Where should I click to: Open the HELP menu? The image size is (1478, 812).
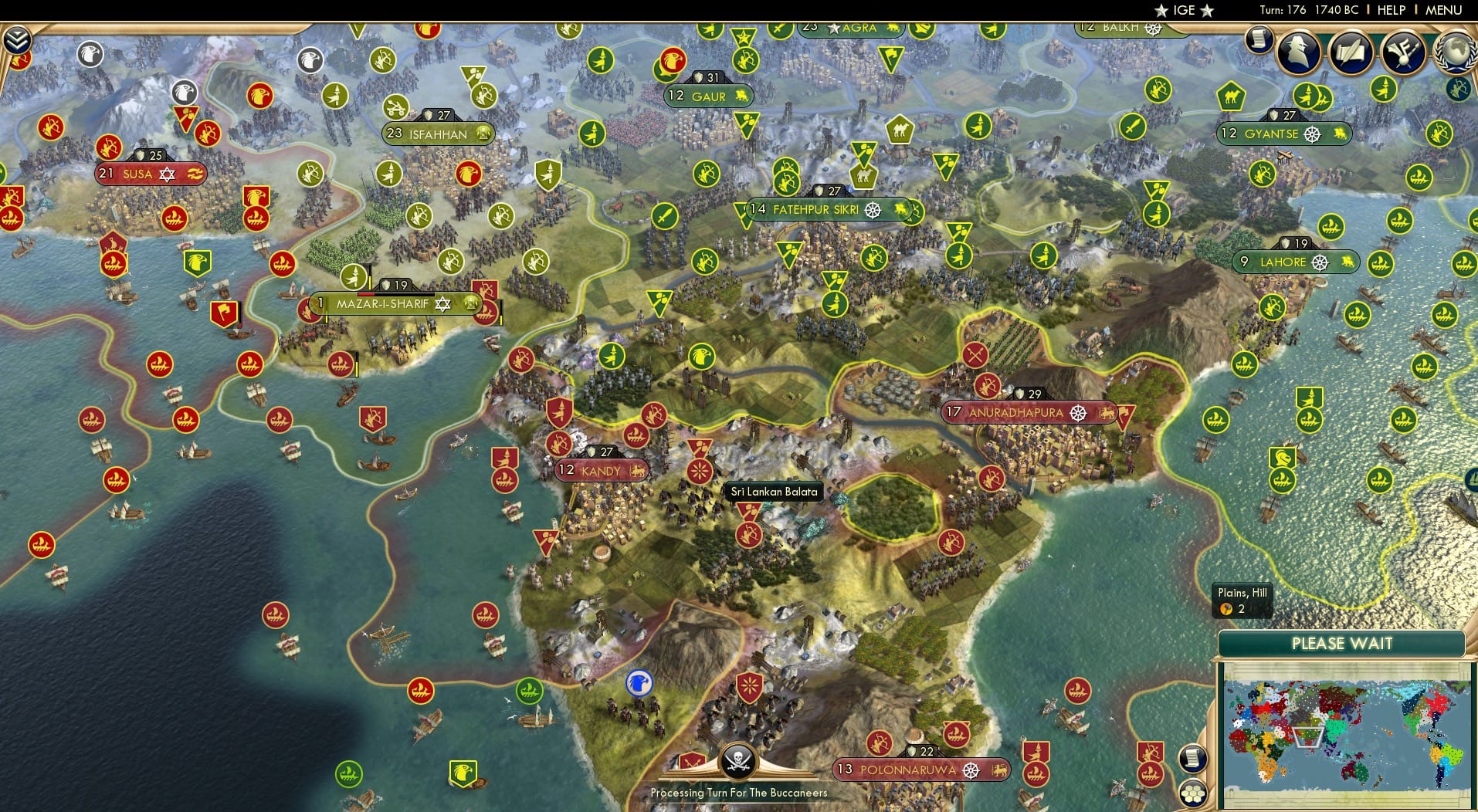click(x=1391, y=10)
